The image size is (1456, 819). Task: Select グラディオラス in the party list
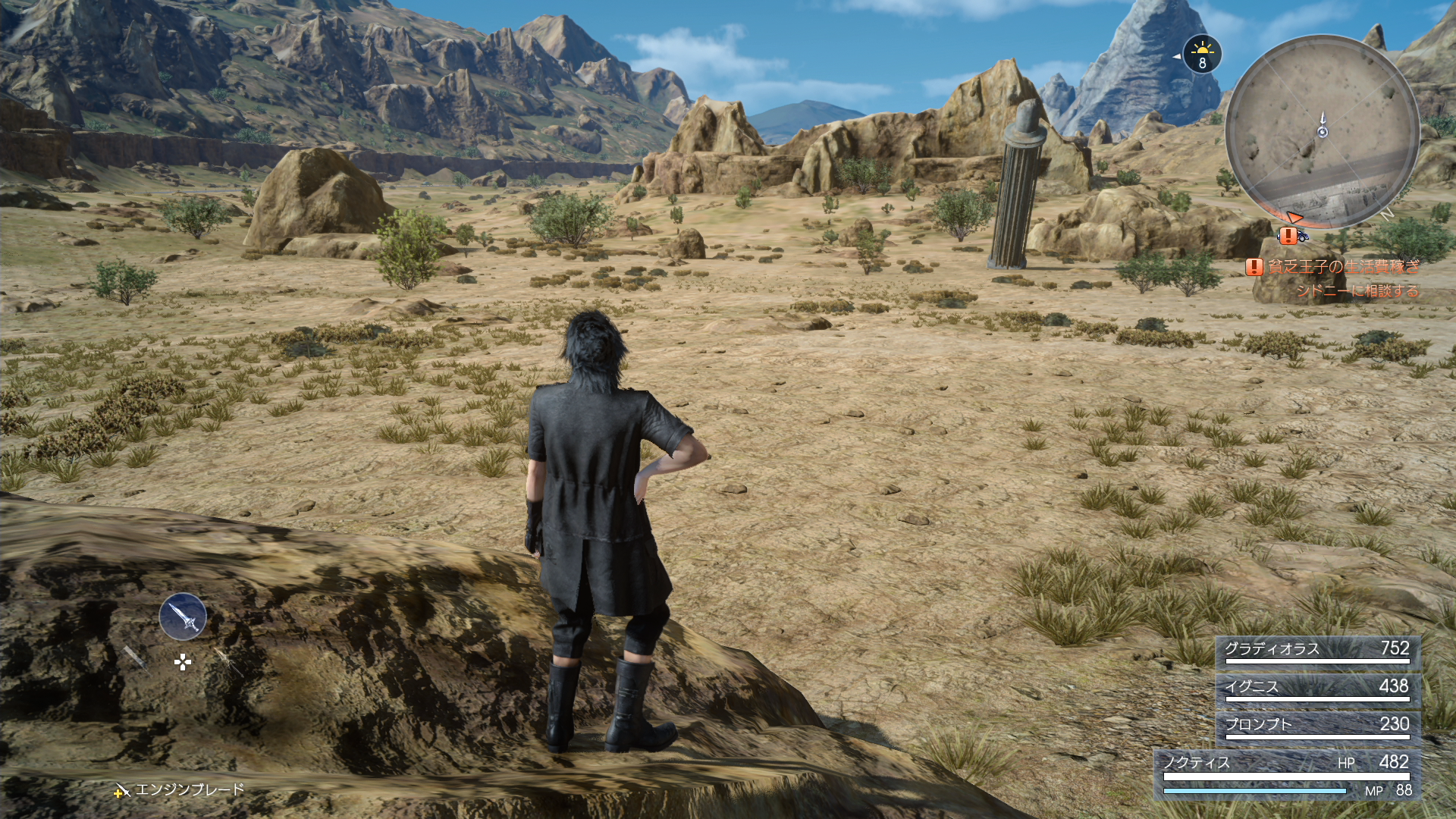[1318, 651]
